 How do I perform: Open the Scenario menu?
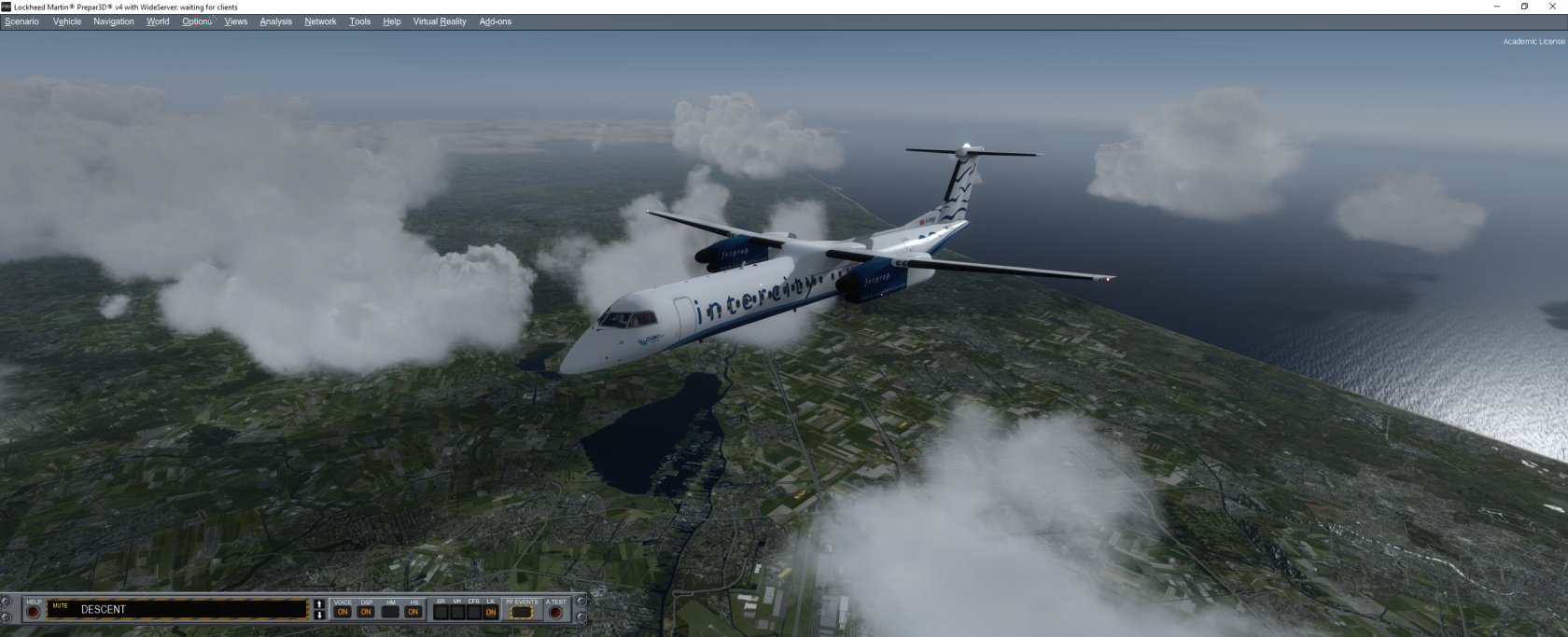21,21
